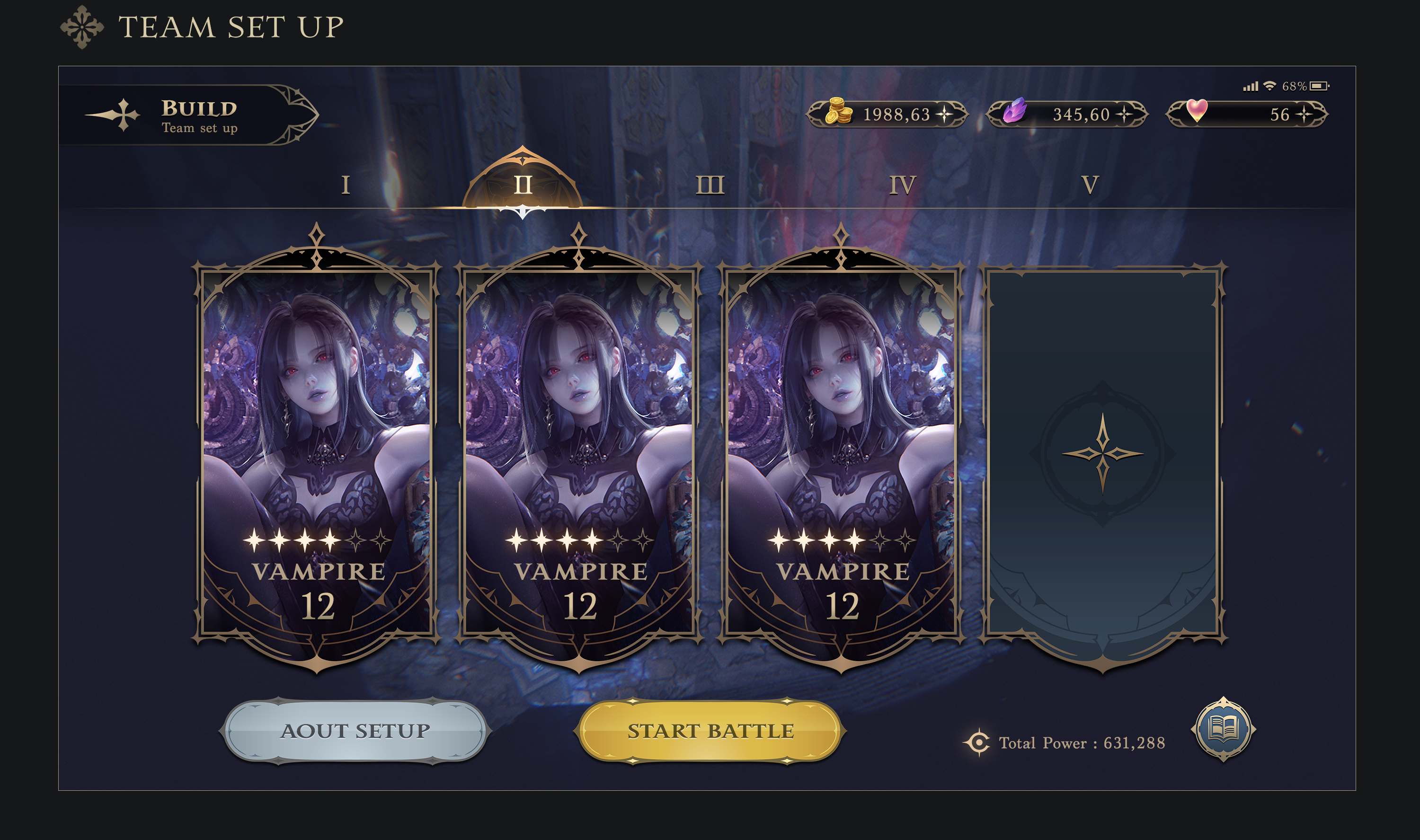The image size is (1420, 840).
Task: Switch to team tab I
Action: coord(346,185)
